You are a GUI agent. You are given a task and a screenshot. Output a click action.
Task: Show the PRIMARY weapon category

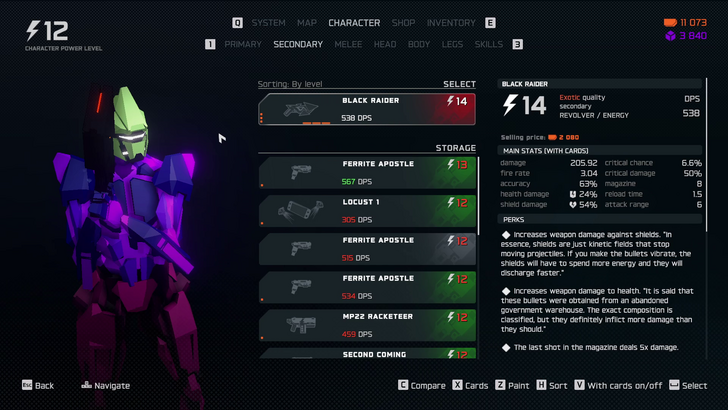243,44
